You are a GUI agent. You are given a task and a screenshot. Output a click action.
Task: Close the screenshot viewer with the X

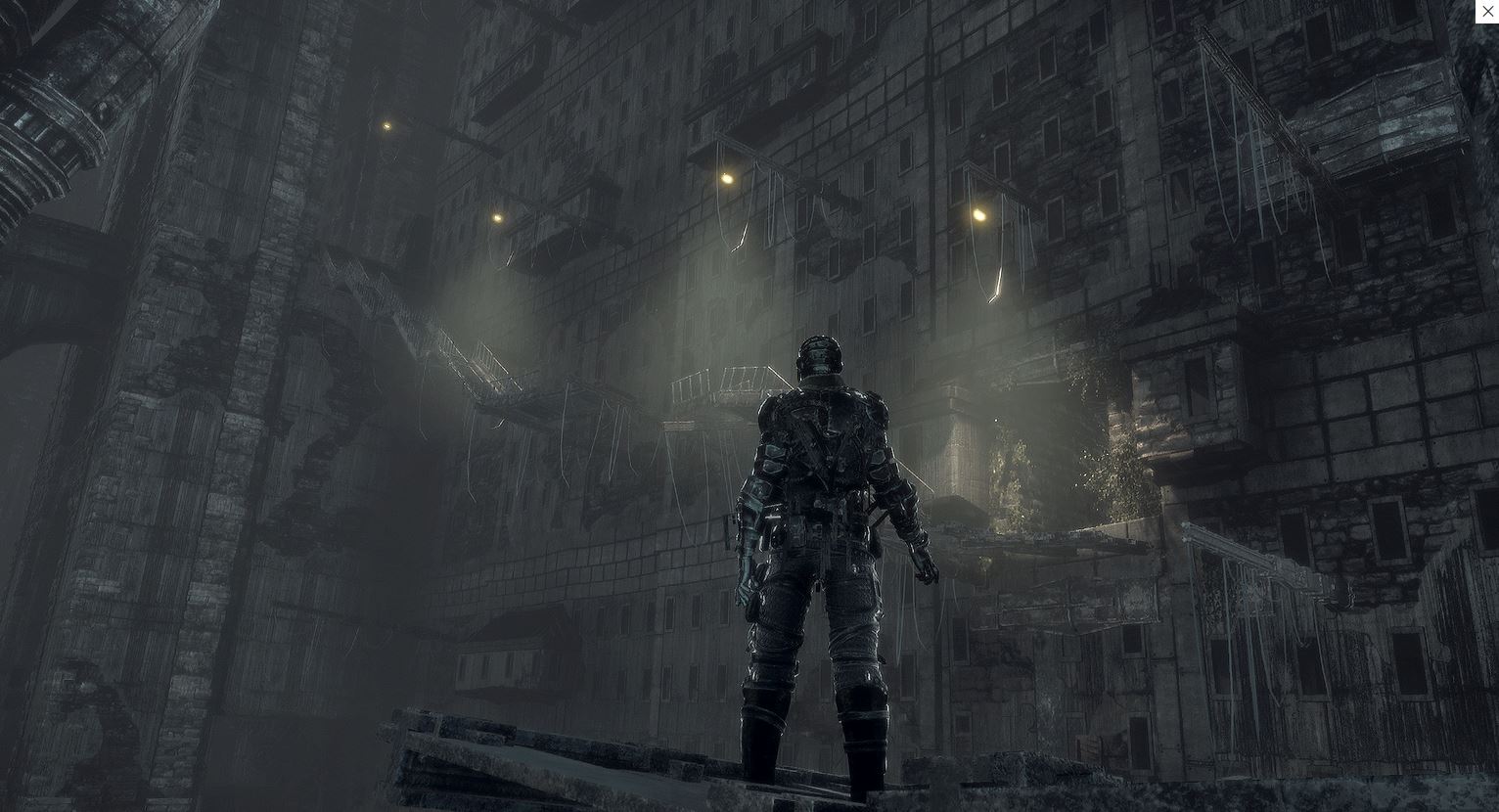(1487, 12)
